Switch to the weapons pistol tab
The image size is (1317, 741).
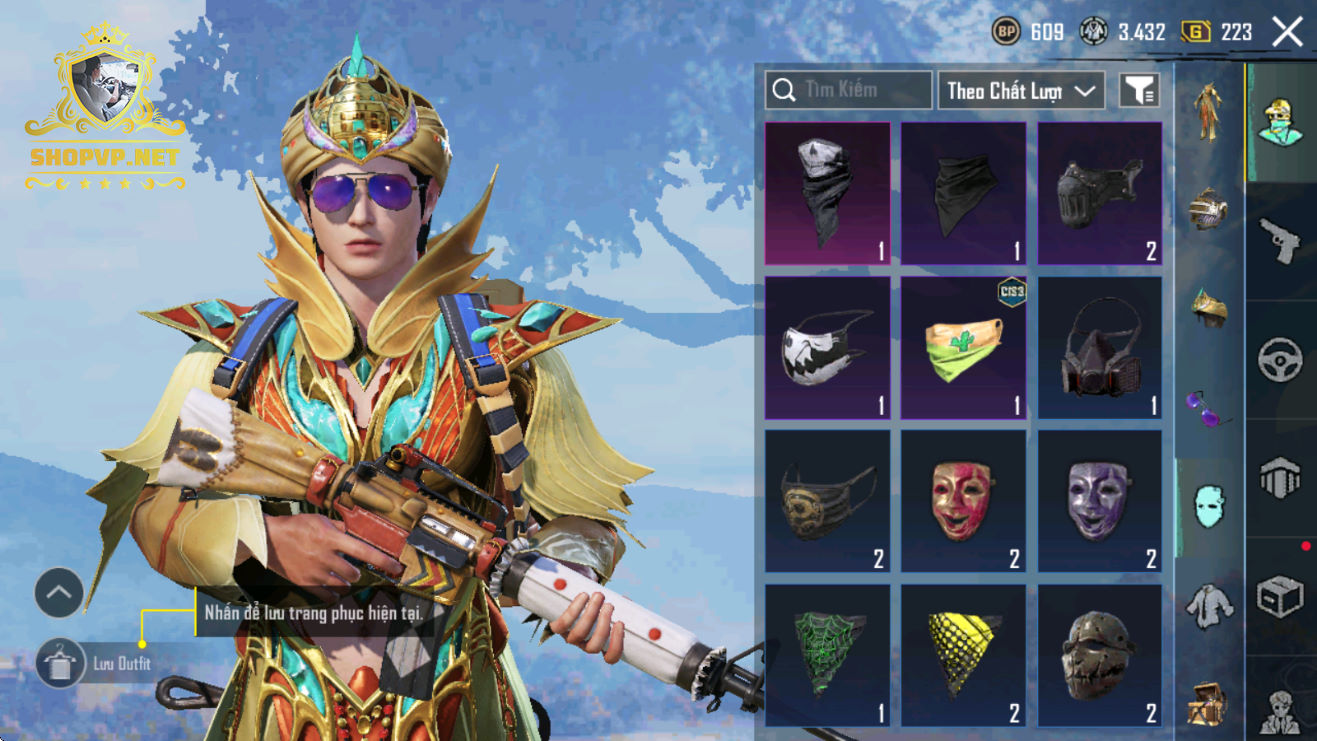[x=1281, y=242]
